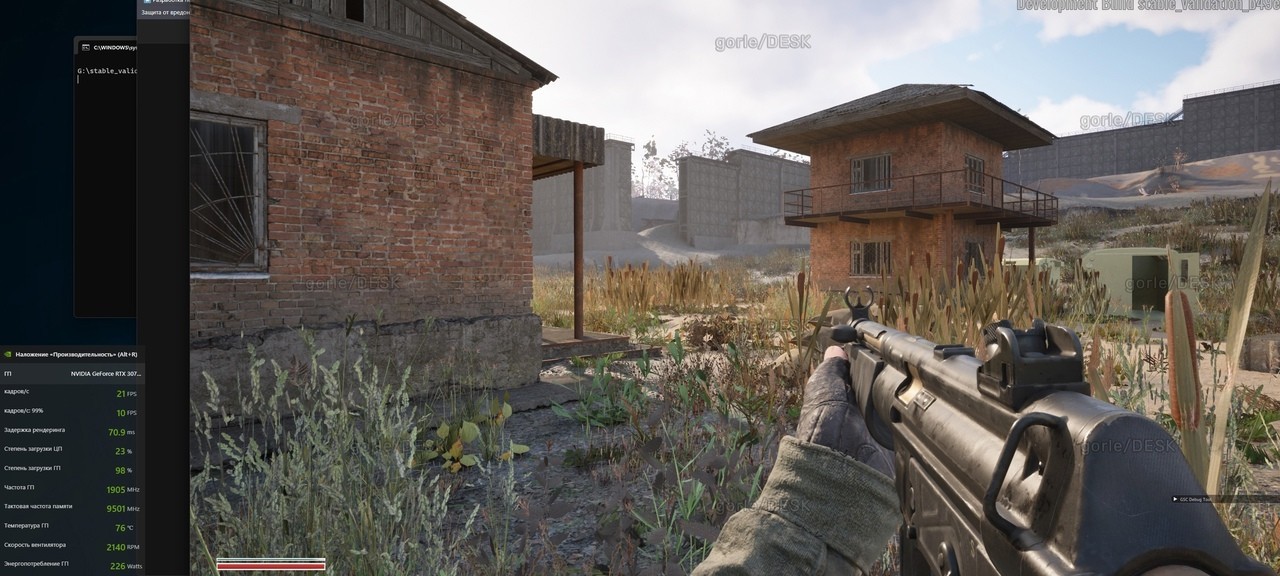This screenshot has height=576, width=1280.
Task: Click the C:\WINDOWS command prompt title bar
Action: point(110,47)
